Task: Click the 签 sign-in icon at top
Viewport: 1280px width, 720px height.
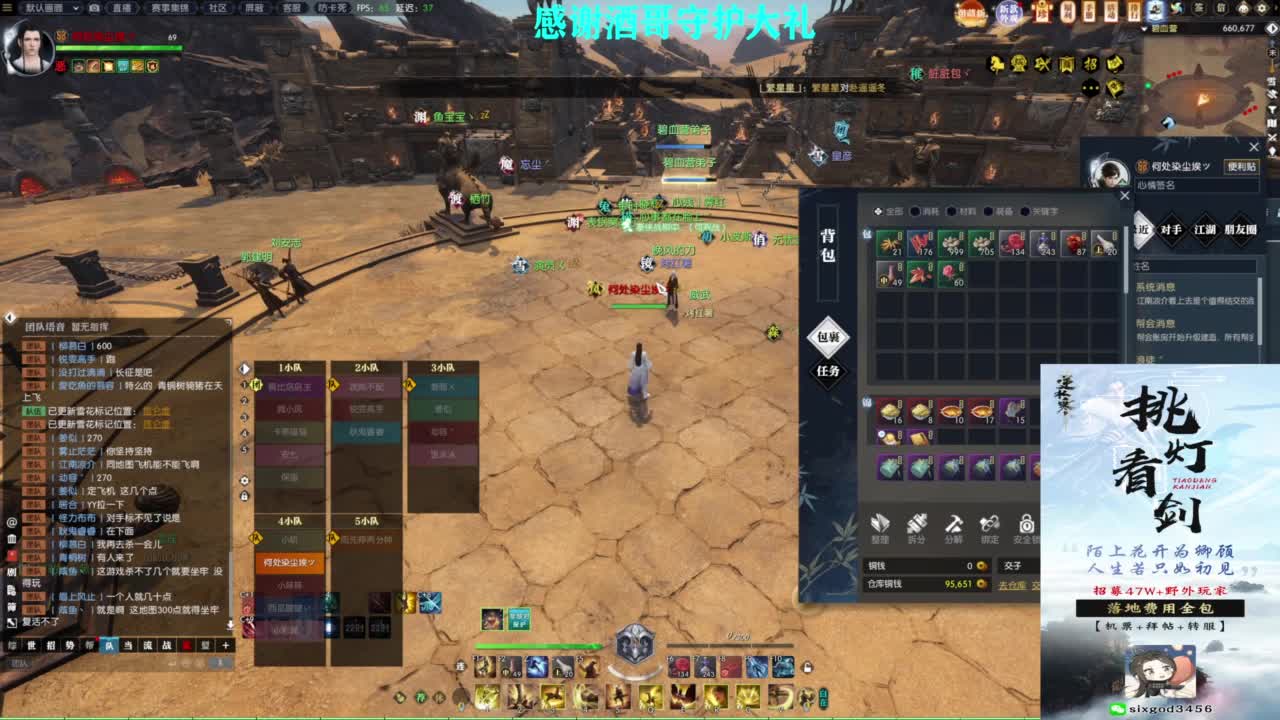Action: click(1198, 8)
